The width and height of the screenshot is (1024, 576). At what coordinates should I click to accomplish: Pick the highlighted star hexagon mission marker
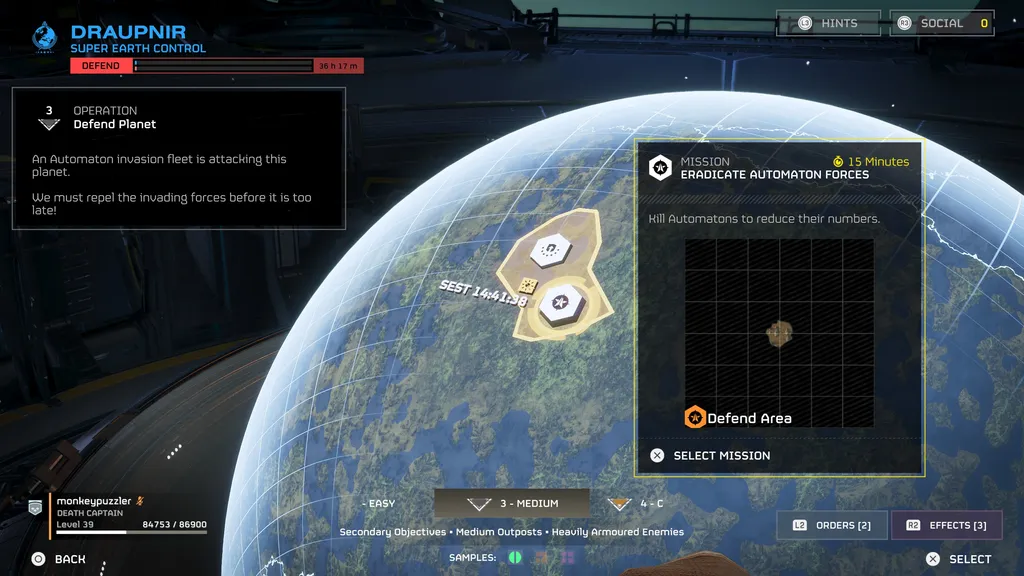pyautogui.click(x=561, y=304)
